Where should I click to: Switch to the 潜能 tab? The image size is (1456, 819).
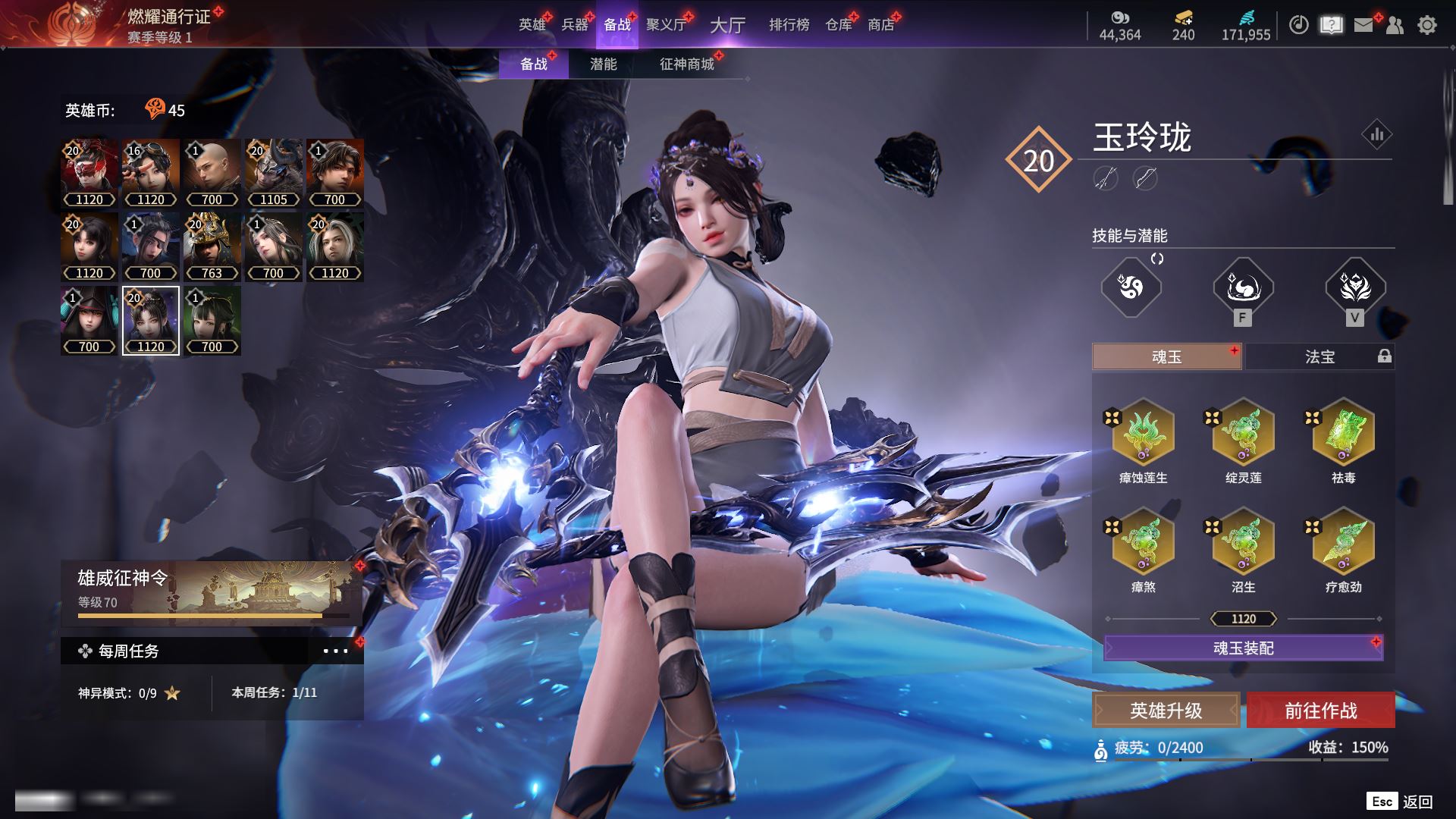603,64
